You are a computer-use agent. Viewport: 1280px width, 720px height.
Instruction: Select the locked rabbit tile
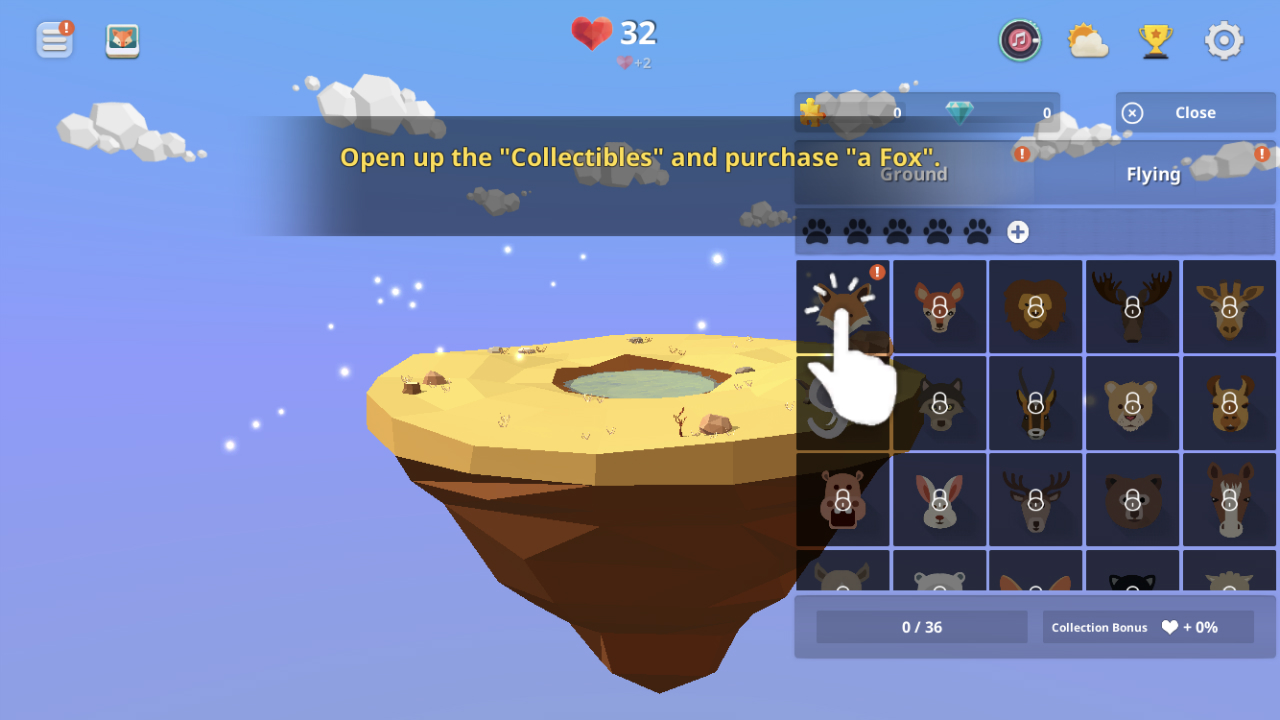coord(939,500)
